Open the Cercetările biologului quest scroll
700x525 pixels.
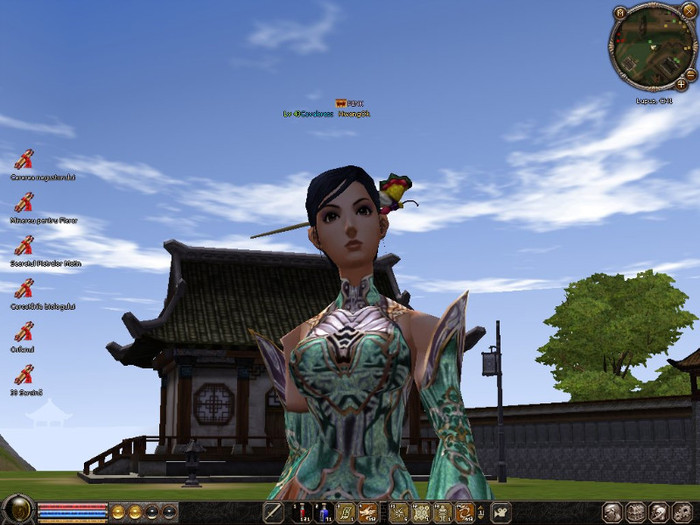click(x=24, y=288)
